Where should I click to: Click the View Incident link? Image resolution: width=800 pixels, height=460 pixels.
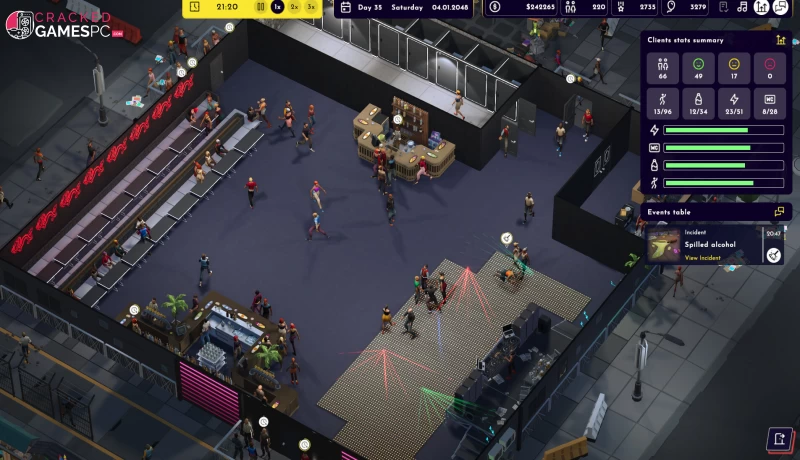click(703, 258)
